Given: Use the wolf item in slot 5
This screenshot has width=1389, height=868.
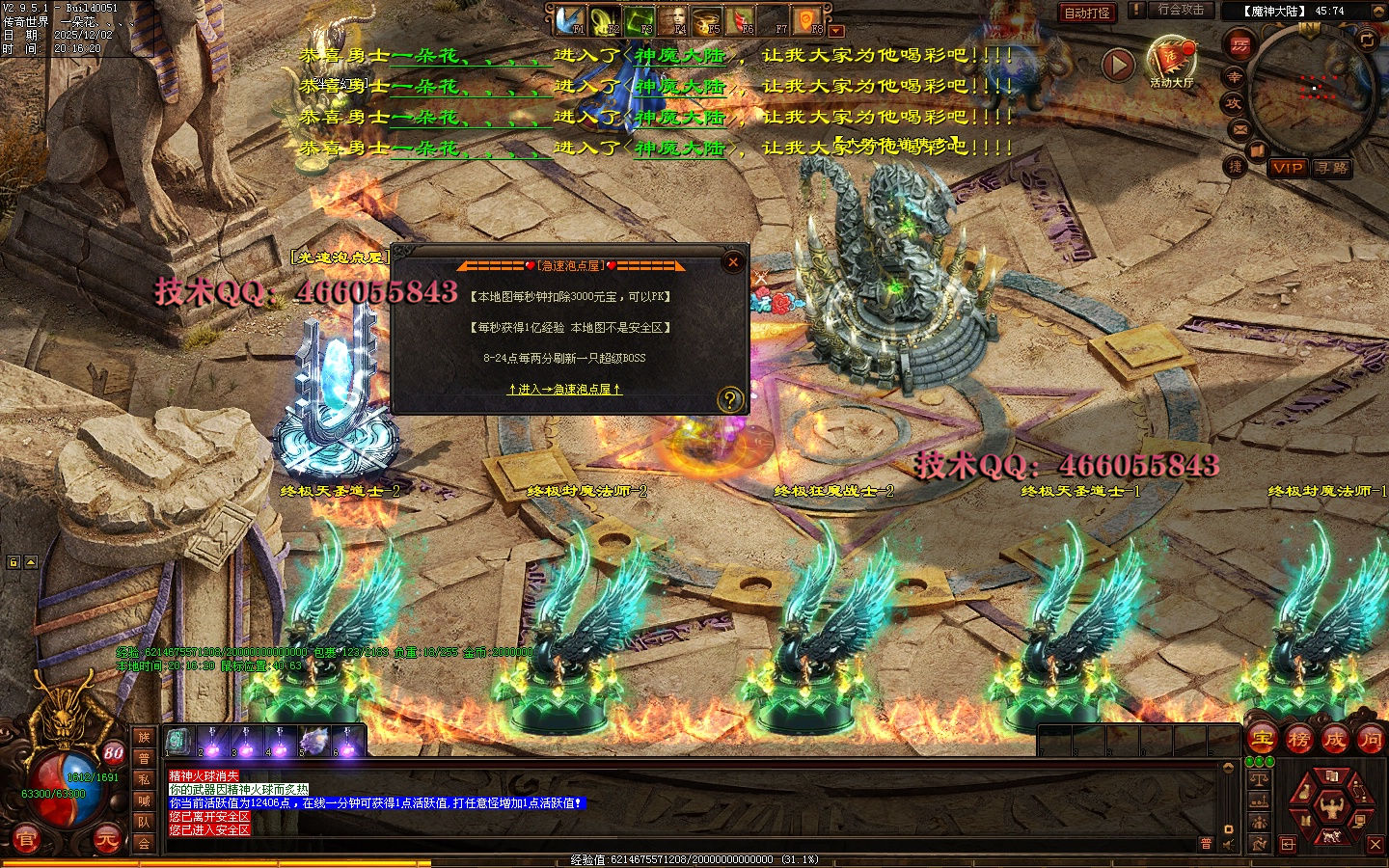Looking at the screenshot, I should tap(314, 741).
